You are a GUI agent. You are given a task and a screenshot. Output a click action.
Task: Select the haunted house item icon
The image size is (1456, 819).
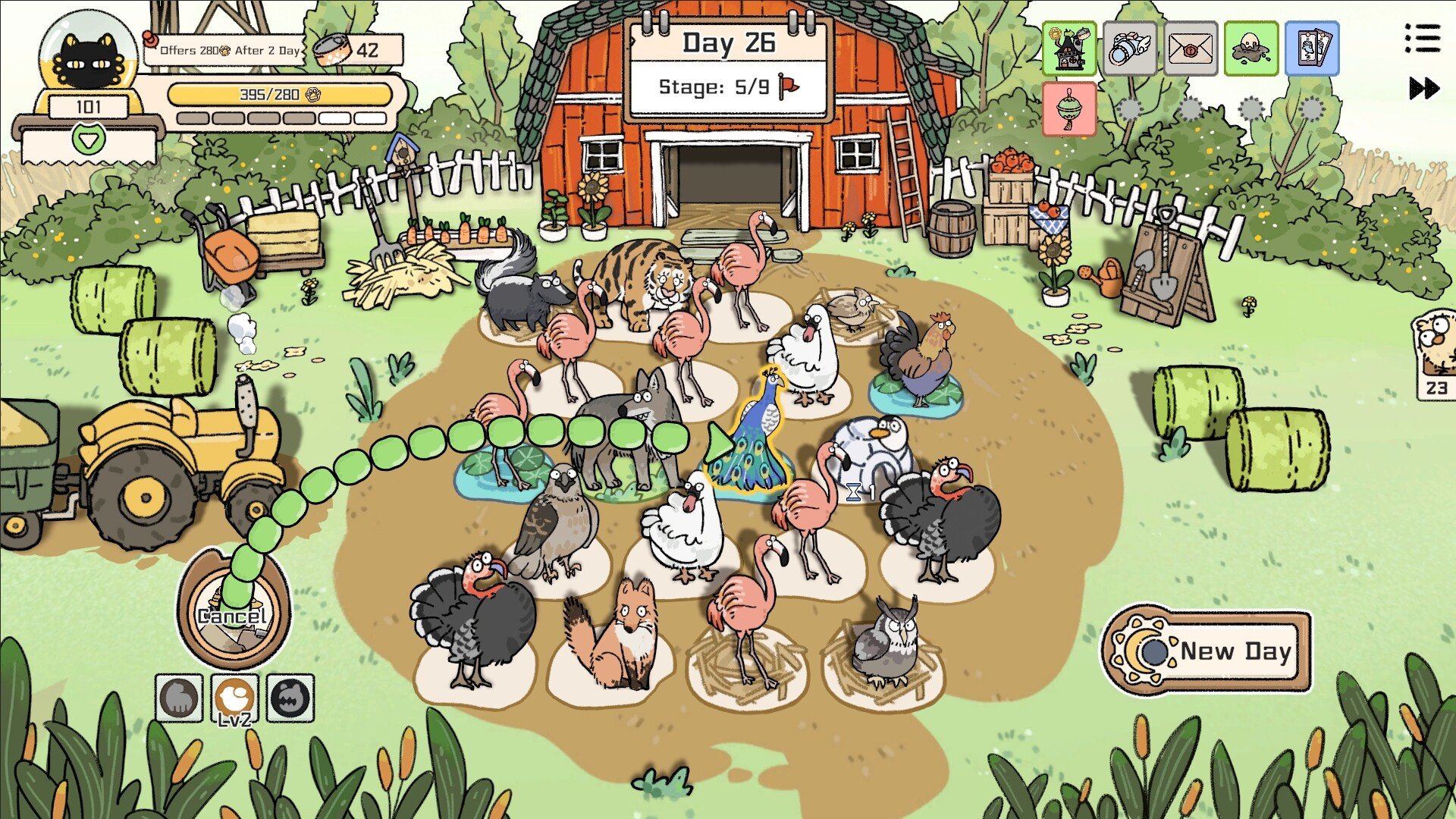click(1069, 49)
